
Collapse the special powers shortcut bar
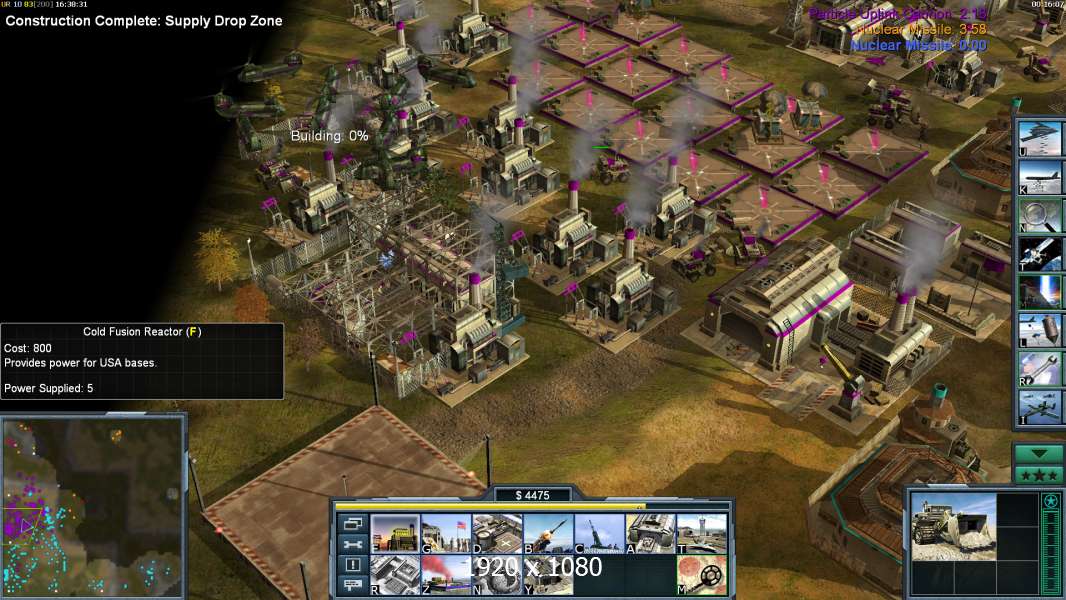(x=1038, y=453)
